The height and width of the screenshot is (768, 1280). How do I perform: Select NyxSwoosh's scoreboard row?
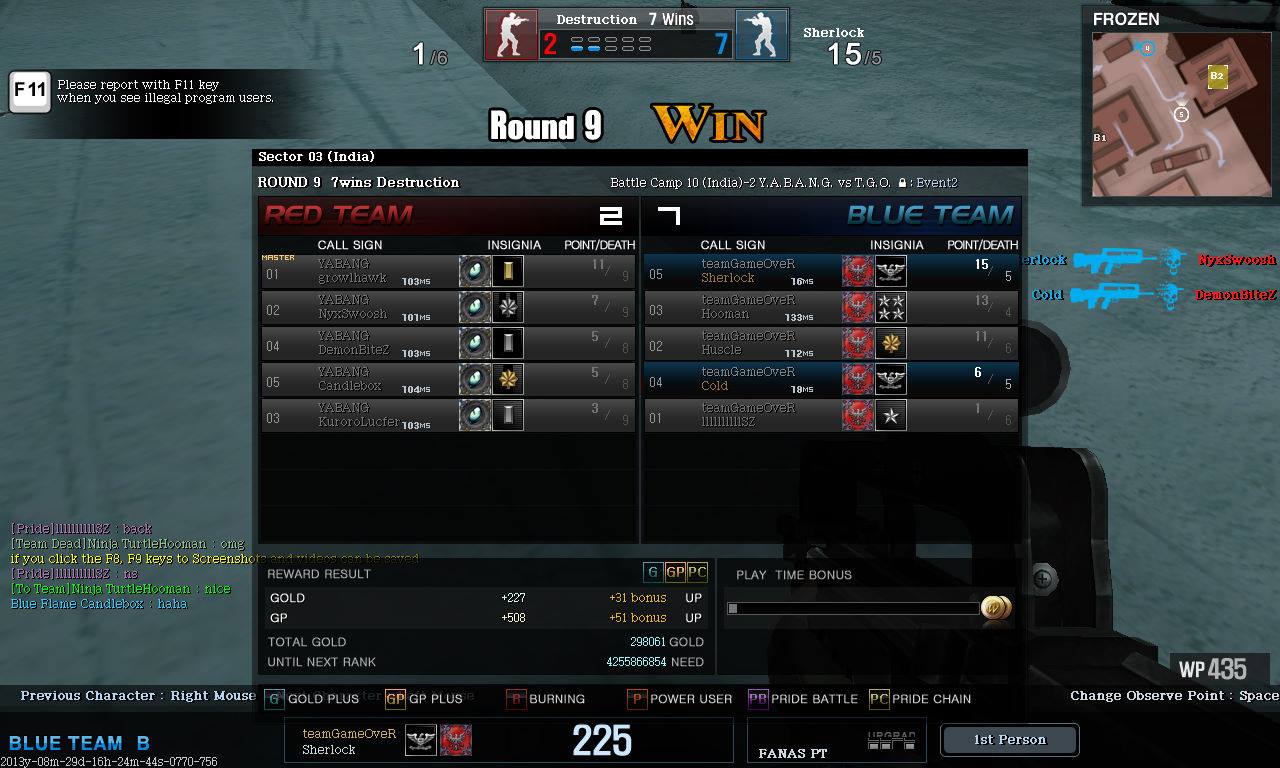click(x=448, y=307)
